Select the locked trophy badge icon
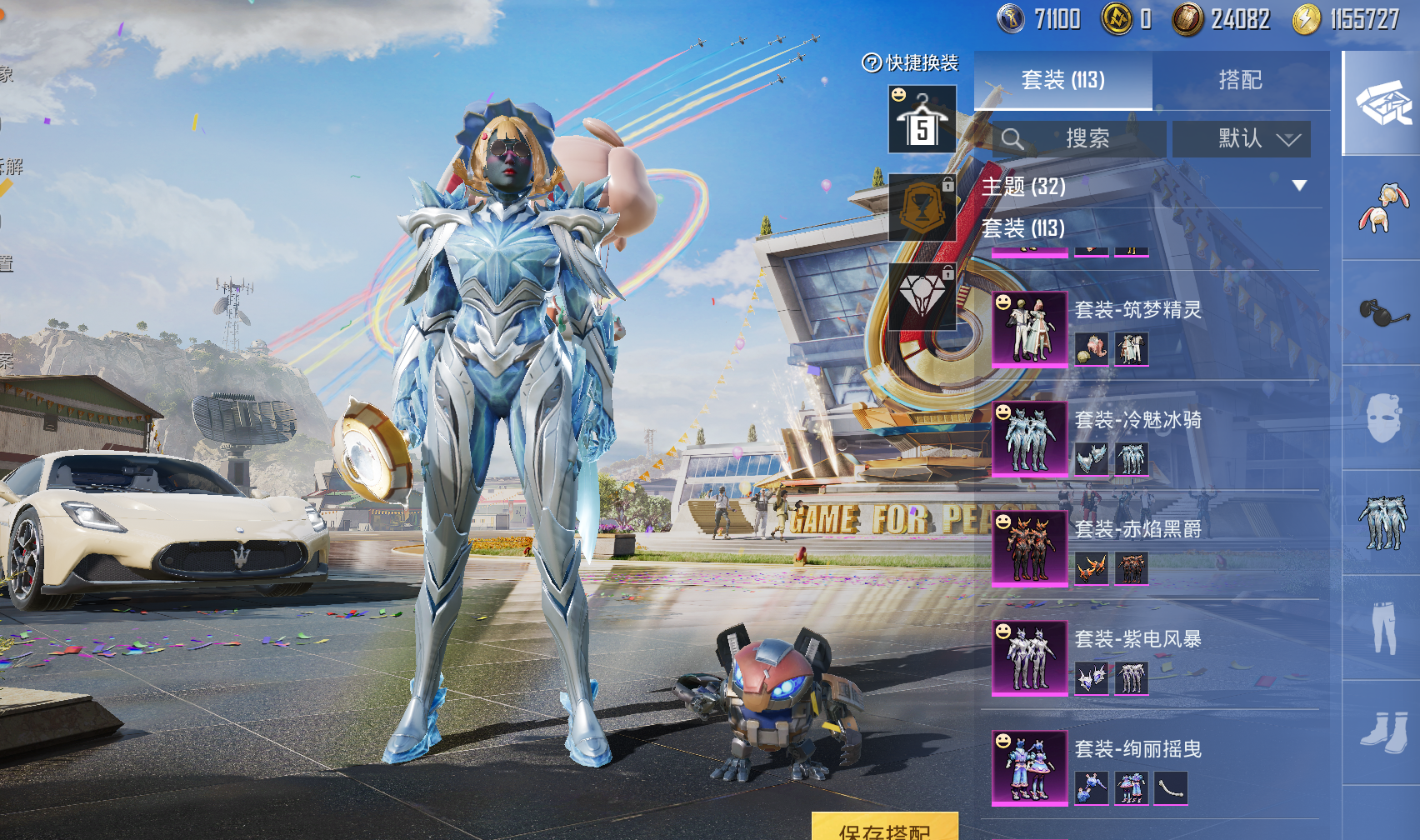Screen dimensions: 1420x840 pyautogui.click(x=922, y=207)
